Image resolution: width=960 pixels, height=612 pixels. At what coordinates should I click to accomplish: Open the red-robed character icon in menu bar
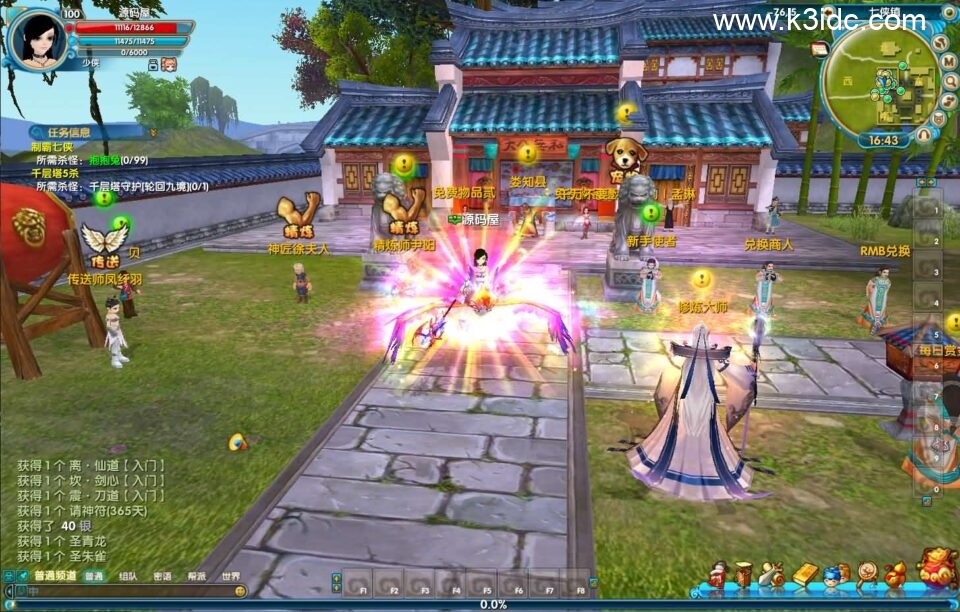pyautogui.click(x=717, y=575)
